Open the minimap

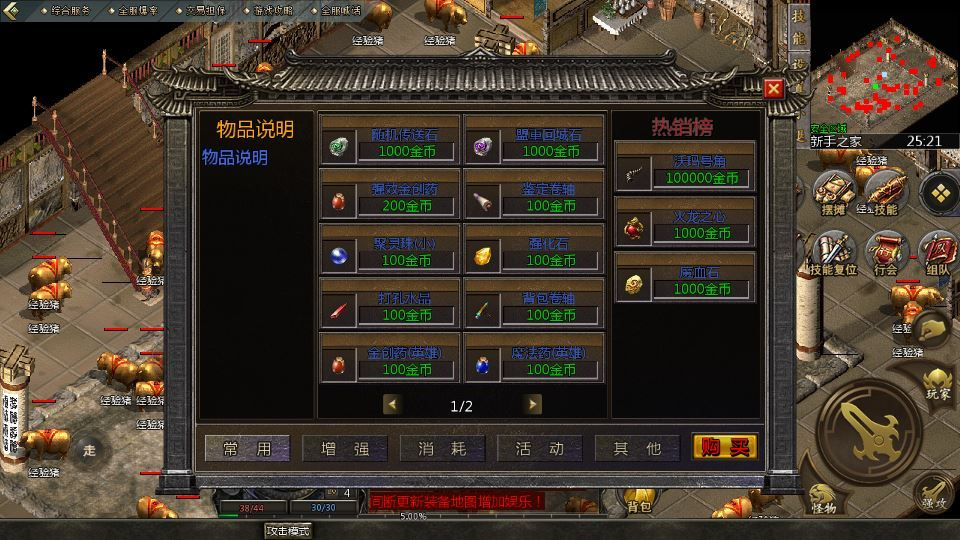(x=881, y=72)
